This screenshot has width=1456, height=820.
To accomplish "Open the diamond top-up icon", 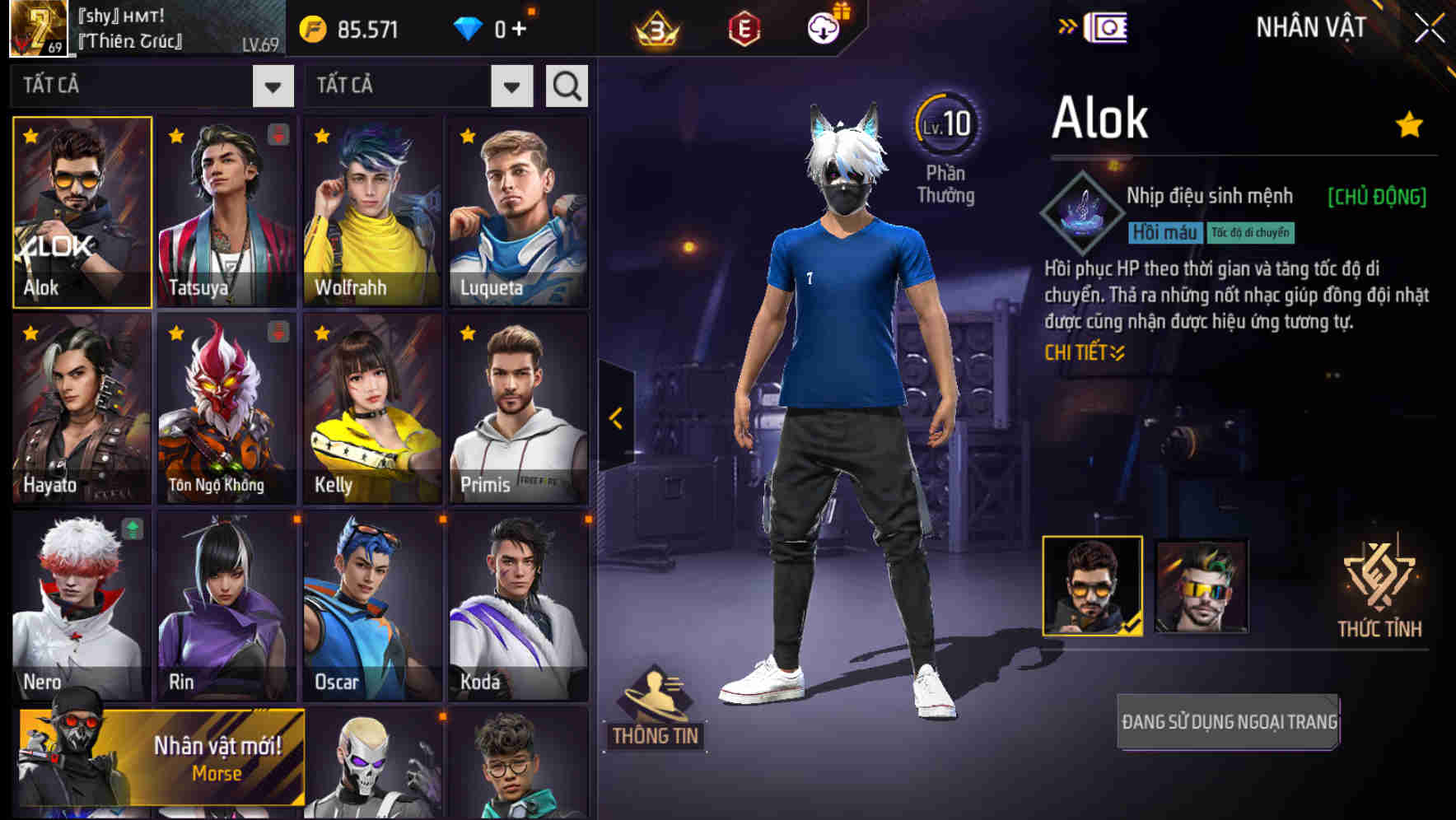I will [x=469, y=27].
